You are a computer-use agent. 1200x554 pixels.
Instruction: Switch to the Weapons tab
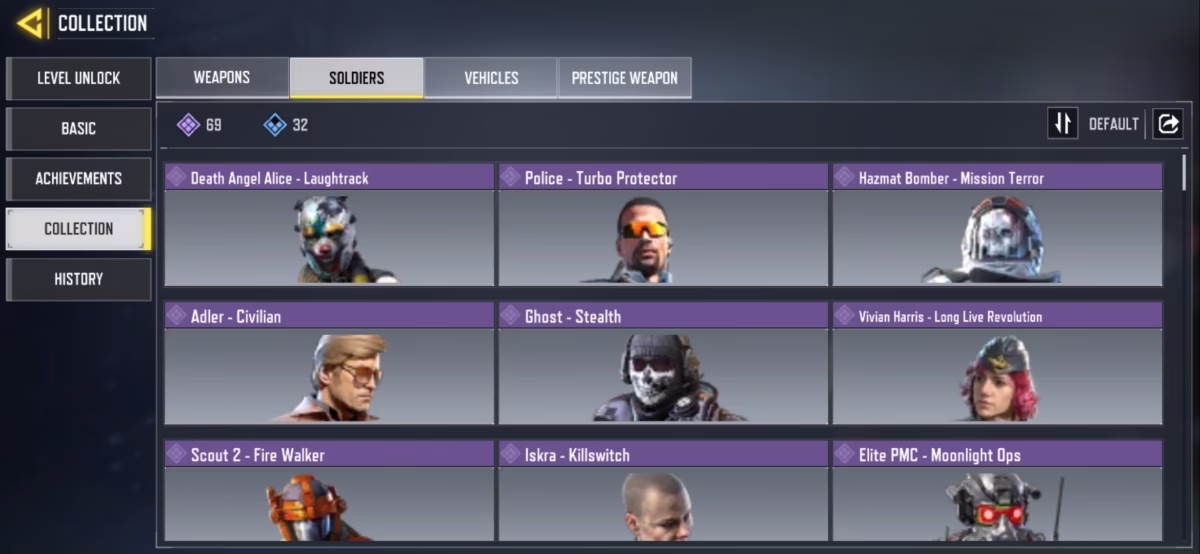222,78
